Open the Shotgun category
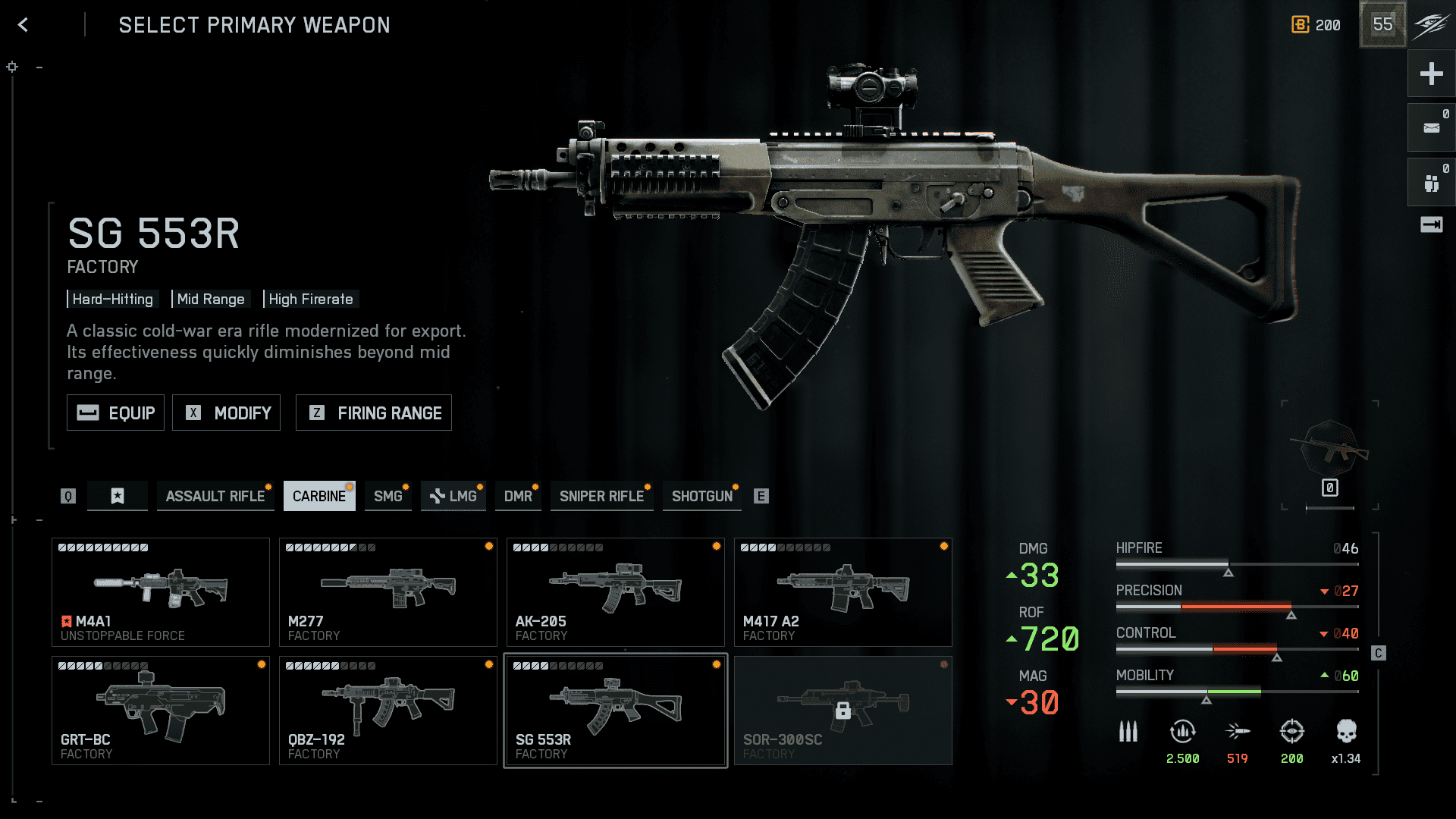The image size is (1456, 819). (701, 496)
